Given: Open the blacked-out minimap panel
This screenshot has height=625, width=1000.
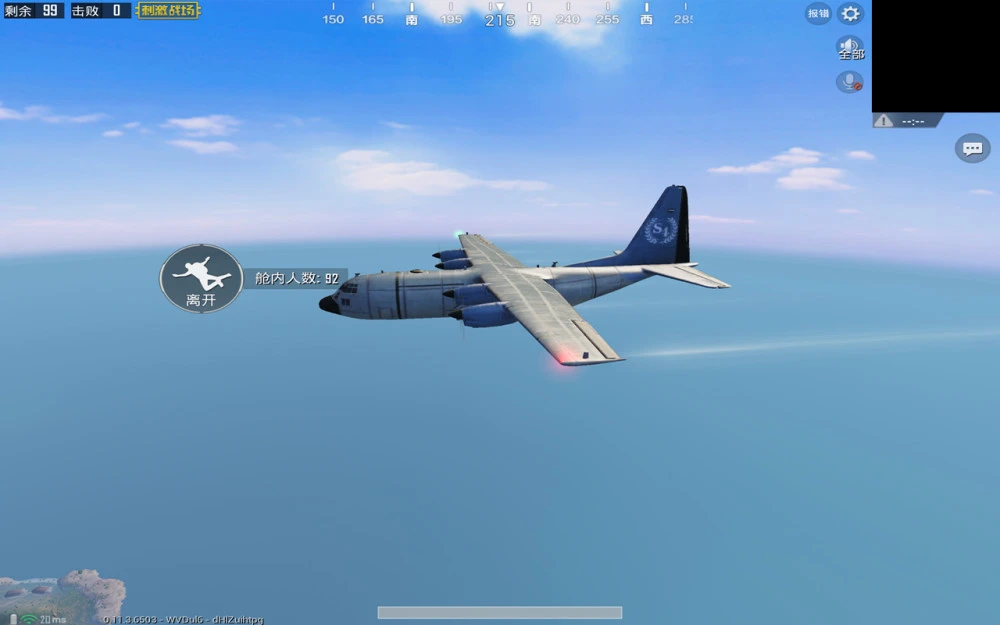Looking at the screenshot, I should [935, 56].
